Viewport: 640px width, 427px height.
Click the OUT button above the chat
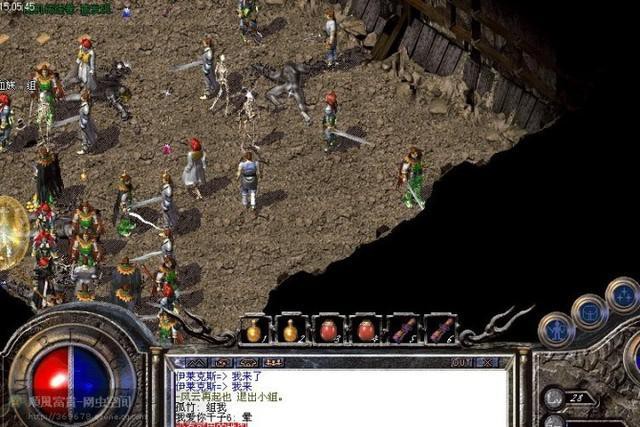(462, 362)
